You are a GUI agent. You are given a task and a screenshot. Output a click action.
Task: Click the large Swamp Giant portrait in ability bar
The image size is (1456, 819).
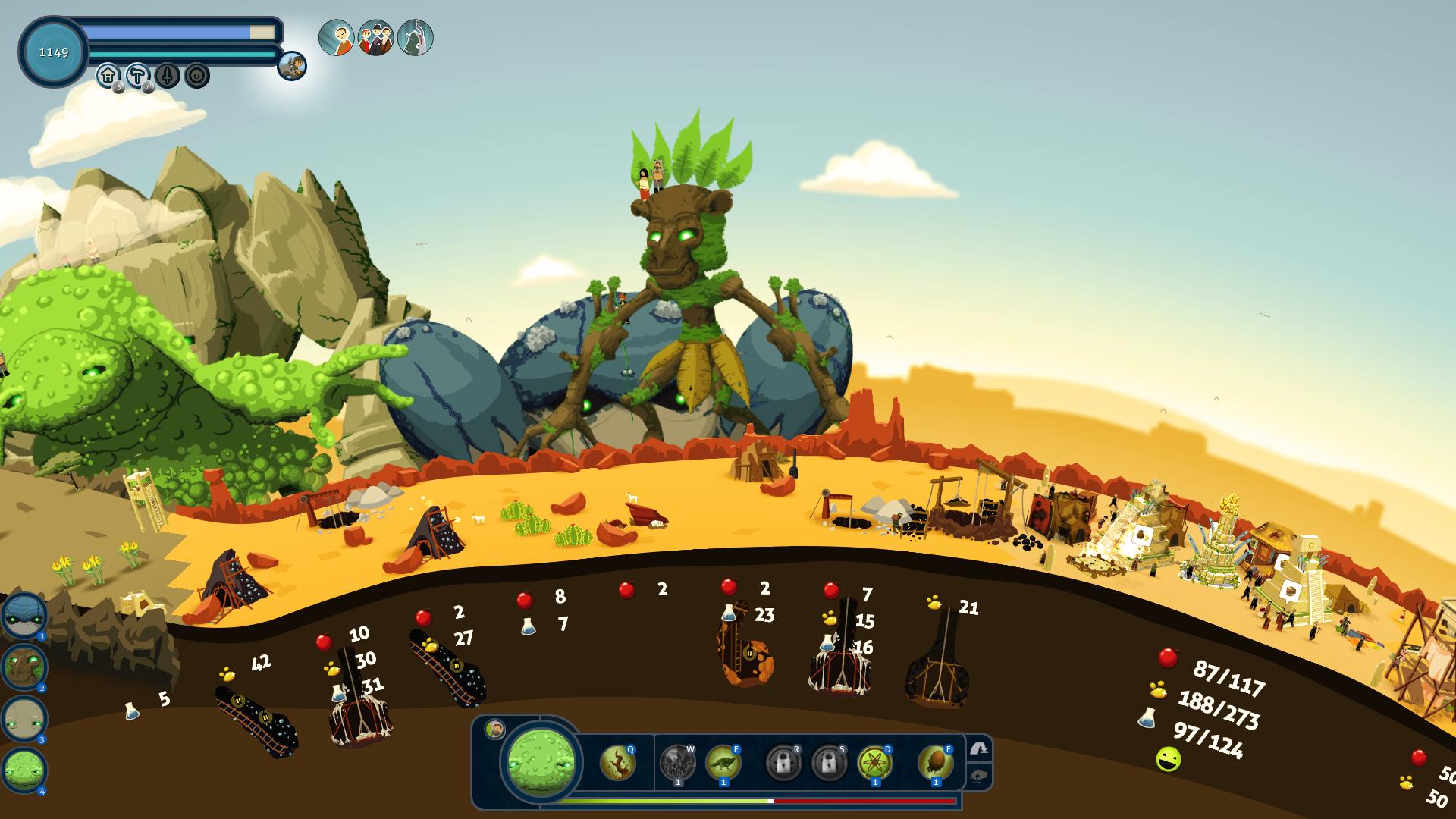[x=541, y=761]
